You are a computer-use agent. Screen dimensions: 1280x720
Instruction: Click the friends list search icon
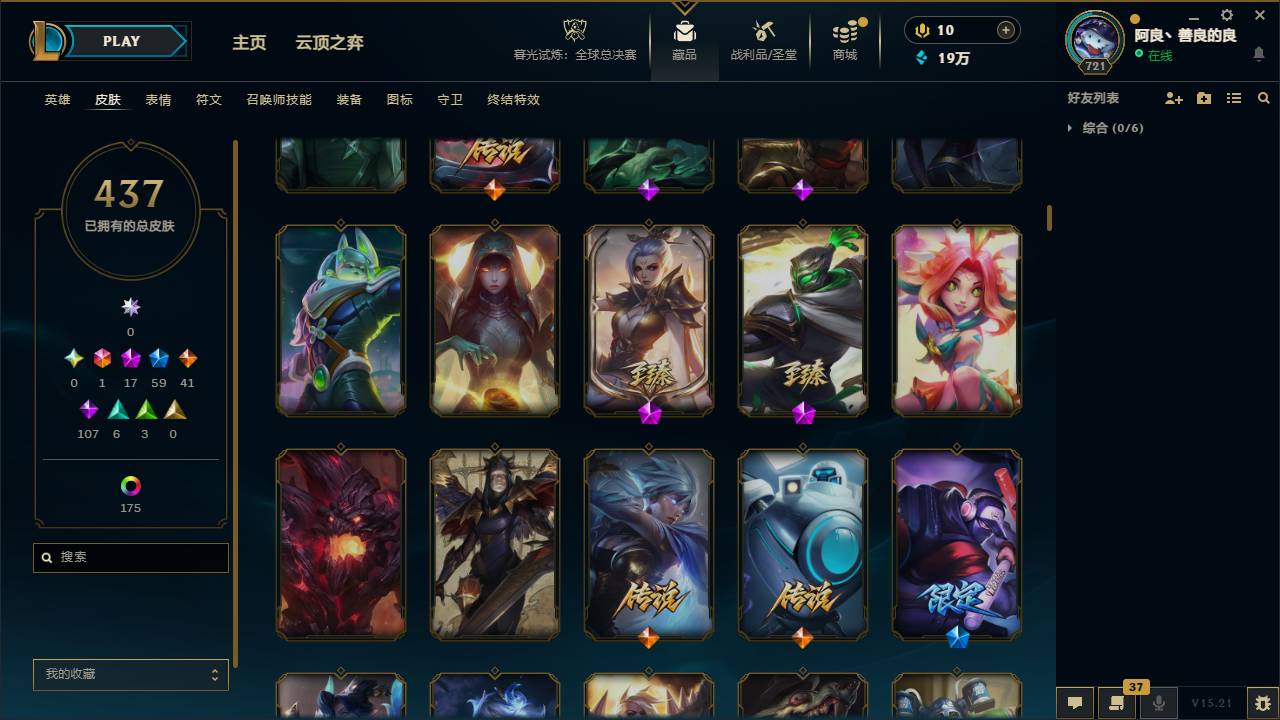[x=1263, y=97]
